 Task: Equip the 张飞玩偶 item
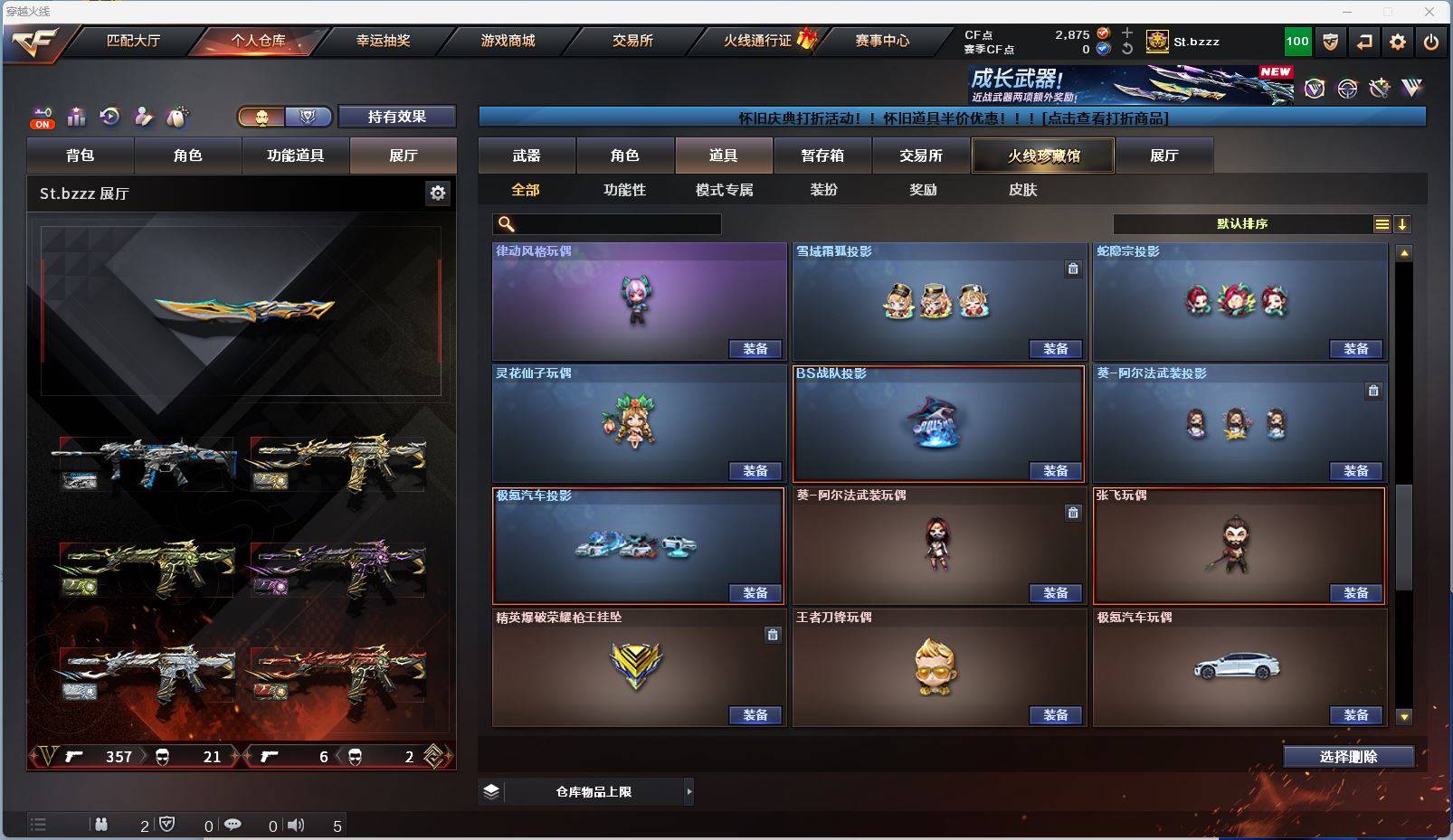point(1355,593)
